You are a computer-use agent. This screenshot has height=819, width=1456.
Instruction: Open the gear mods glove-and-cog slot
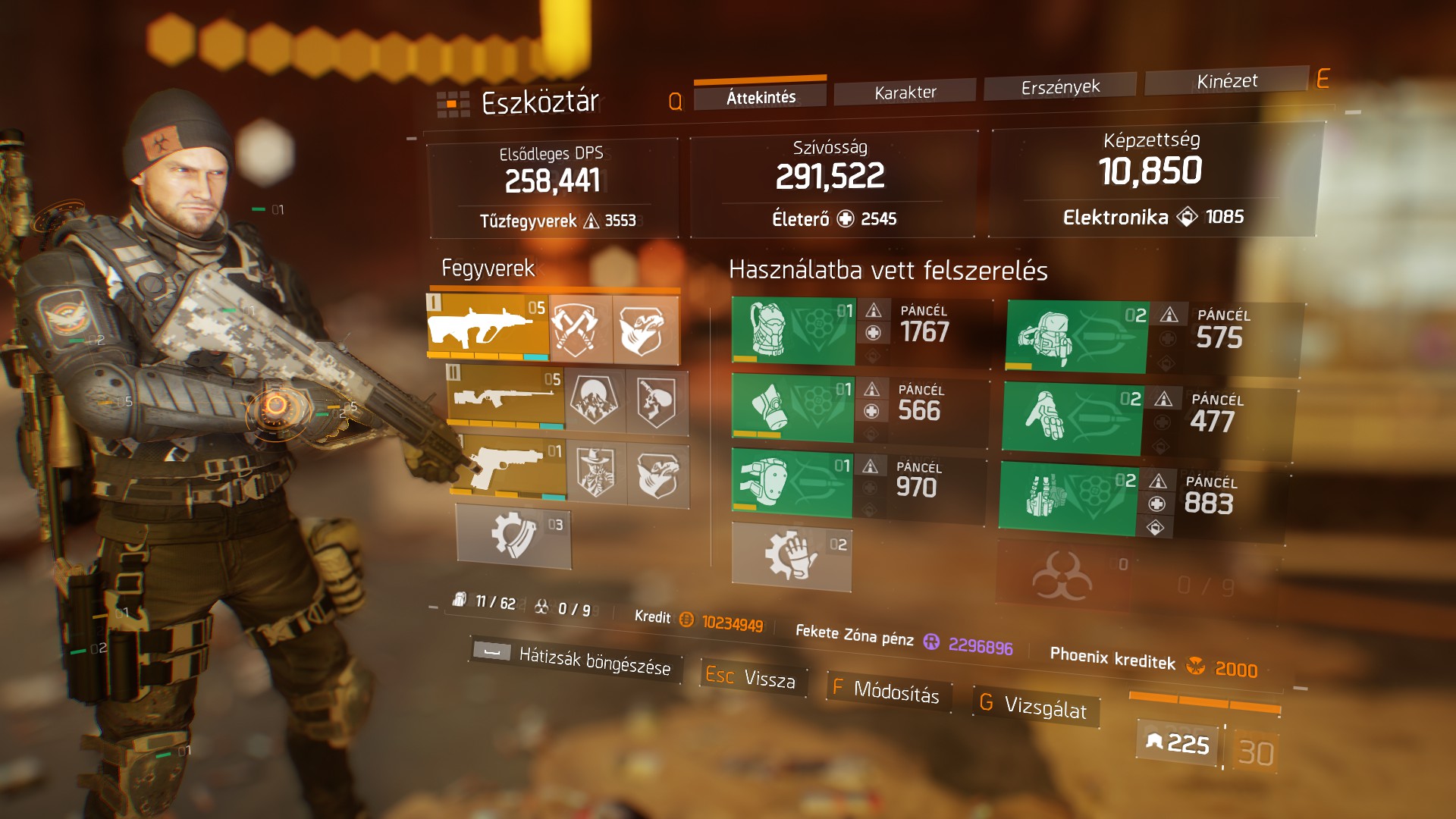(791, 557)
